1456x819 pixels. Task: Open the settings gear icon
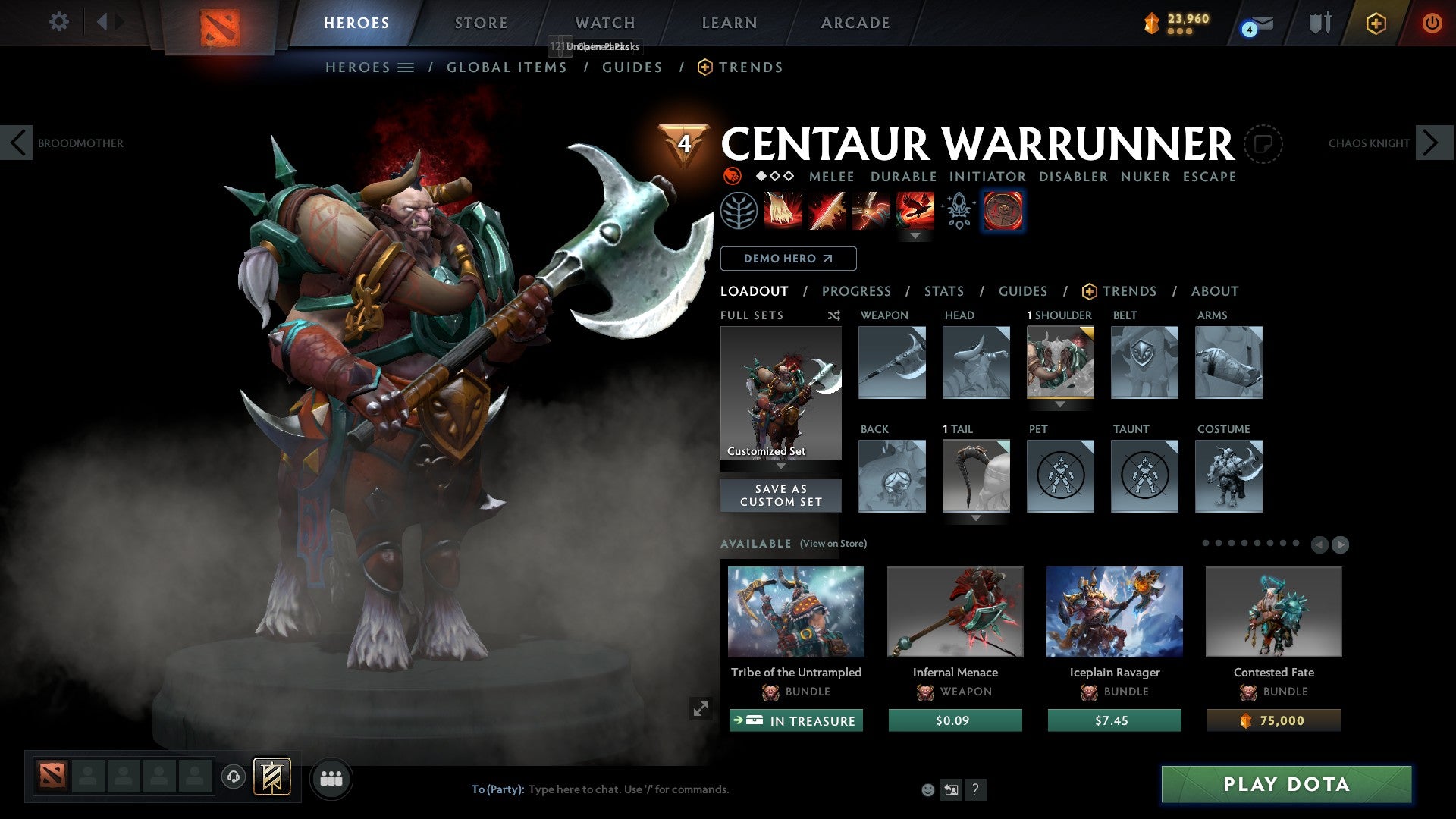coord(58,22)
